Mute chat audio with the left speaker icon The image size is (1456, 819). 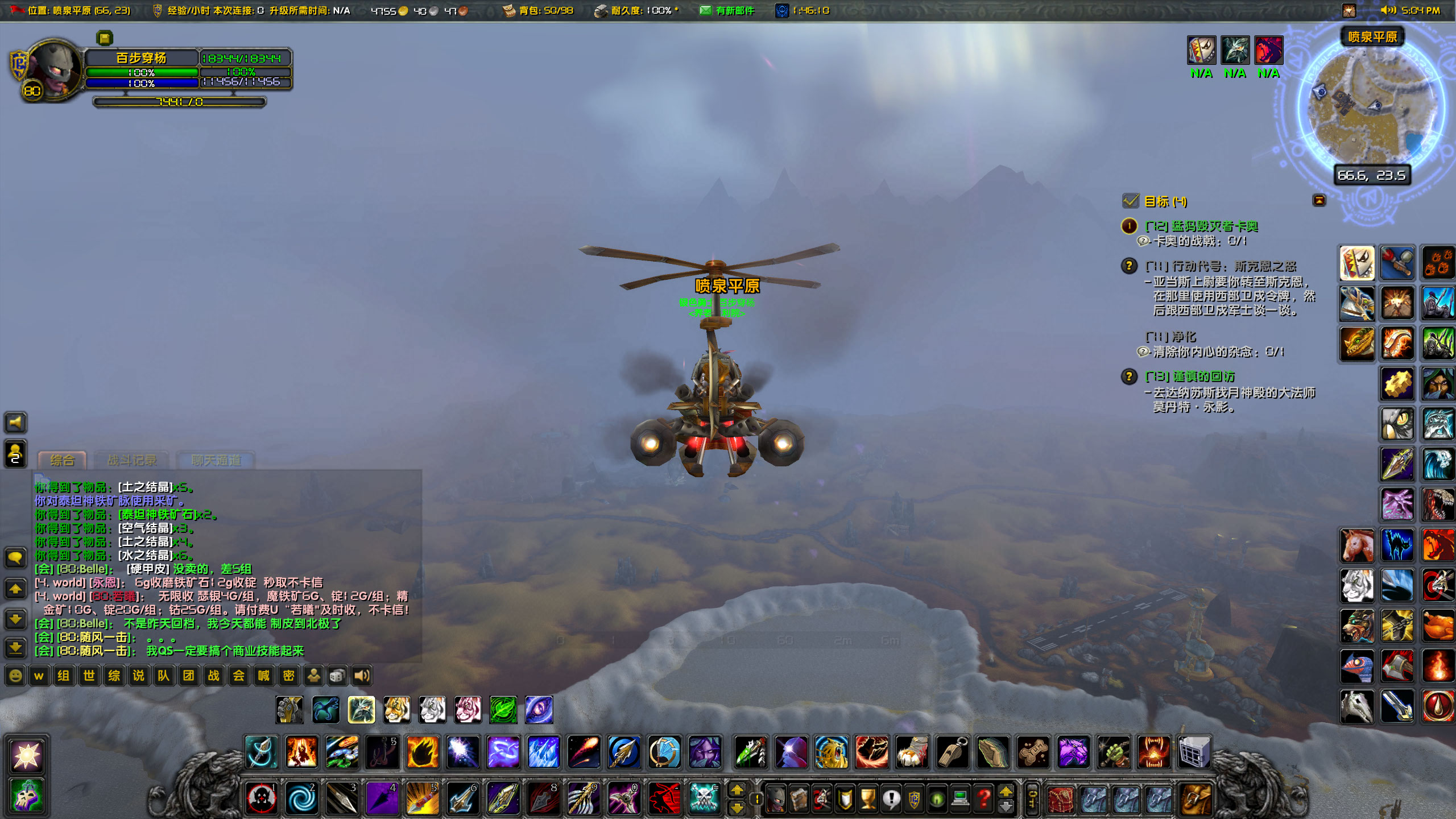coord(15,422)
